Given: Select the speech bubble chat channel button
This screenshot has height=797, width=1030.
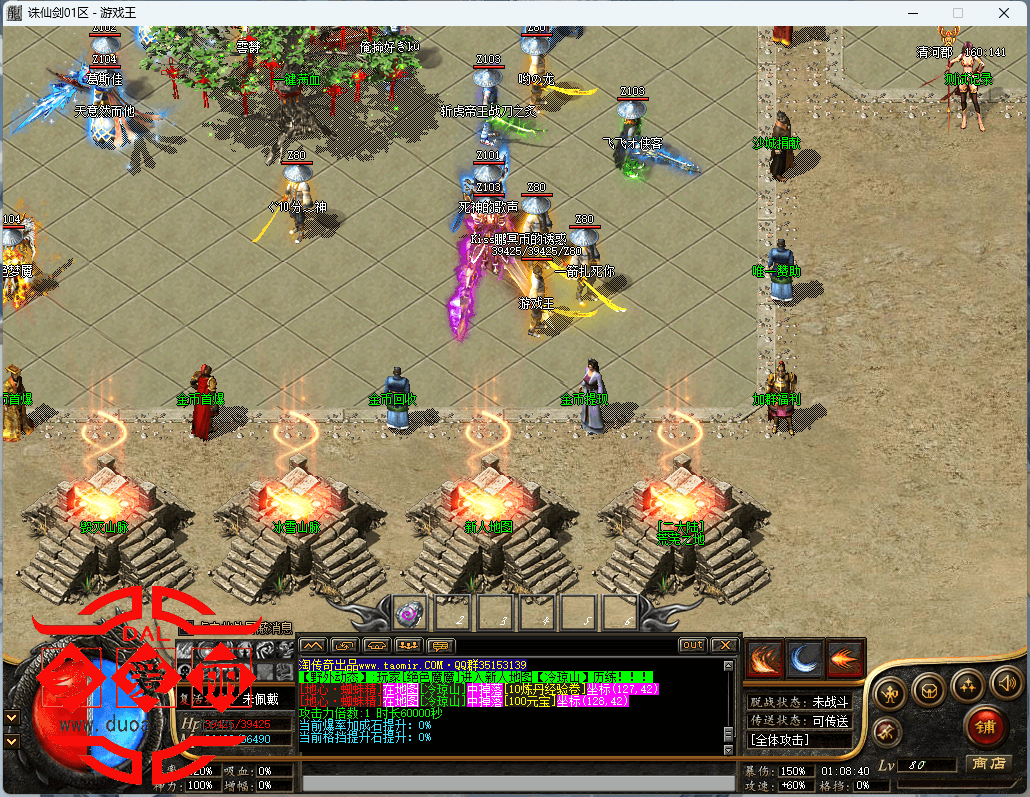Looking at the screenshot, I should click(441, 645).
